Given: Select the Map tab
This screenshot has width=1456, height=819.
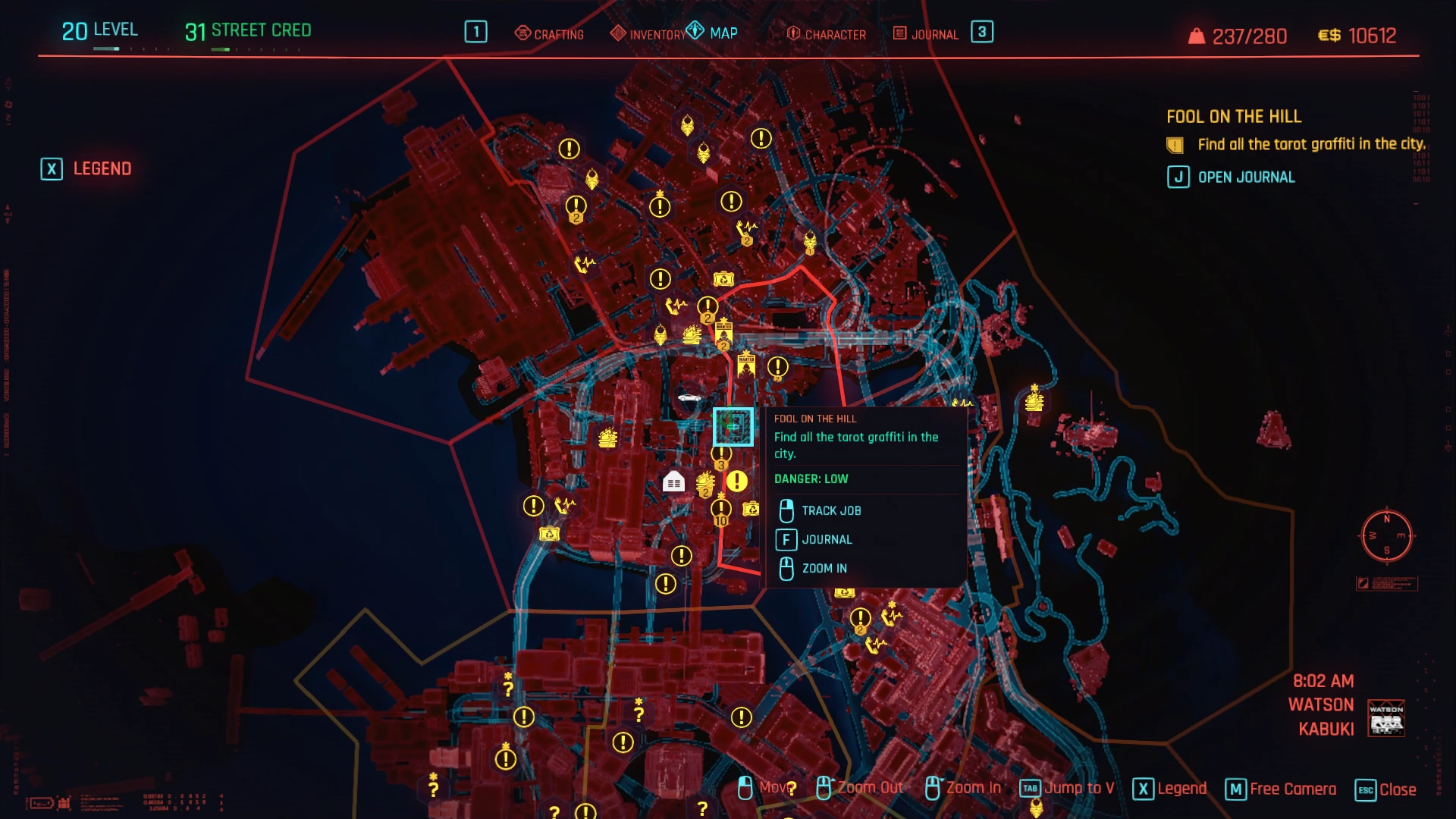Looking at the screenshot, I should tap(713, 33).
